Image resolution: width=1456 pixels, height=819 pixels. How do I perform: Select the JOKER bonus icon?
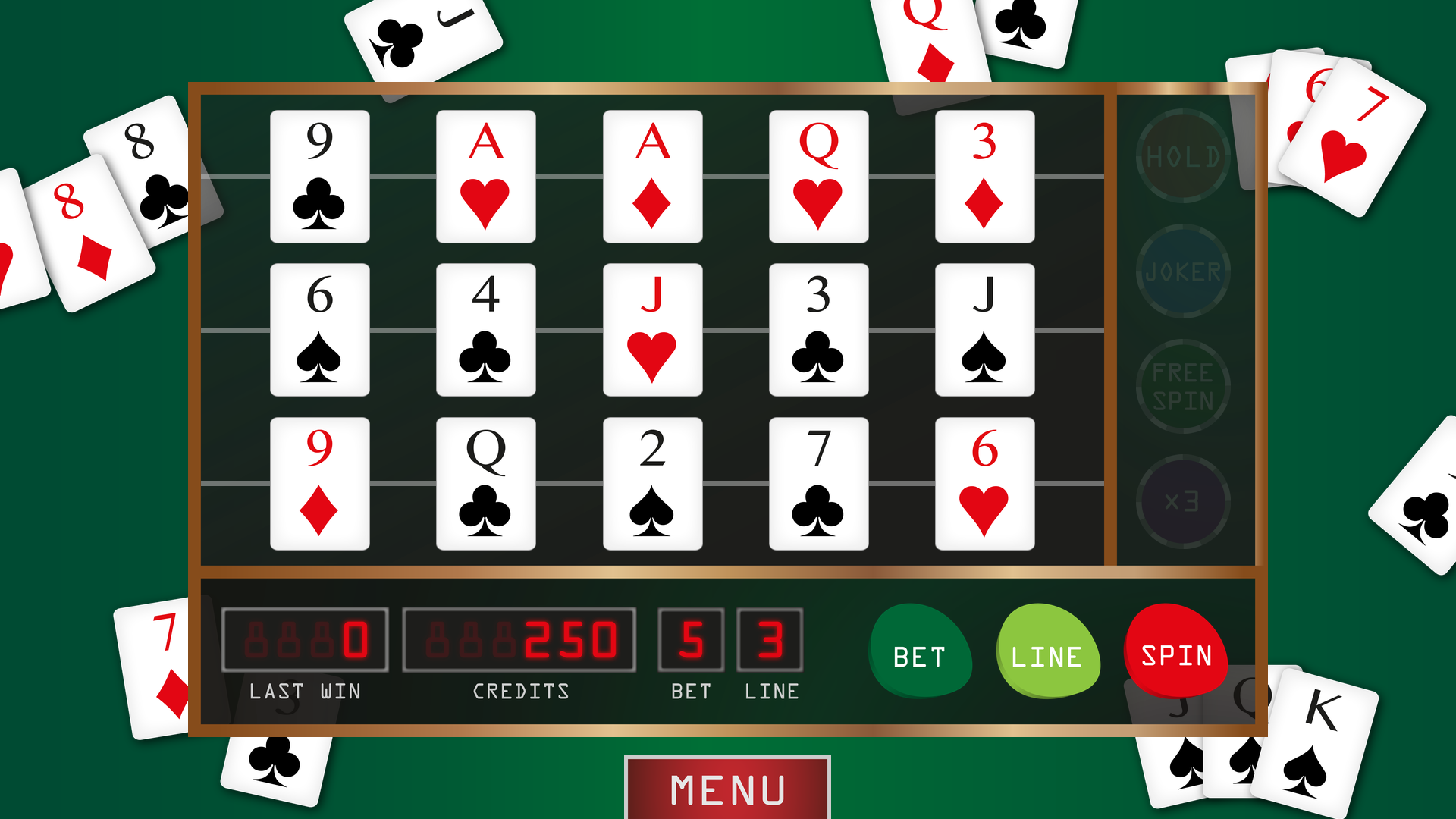(x=1183, y=271)
